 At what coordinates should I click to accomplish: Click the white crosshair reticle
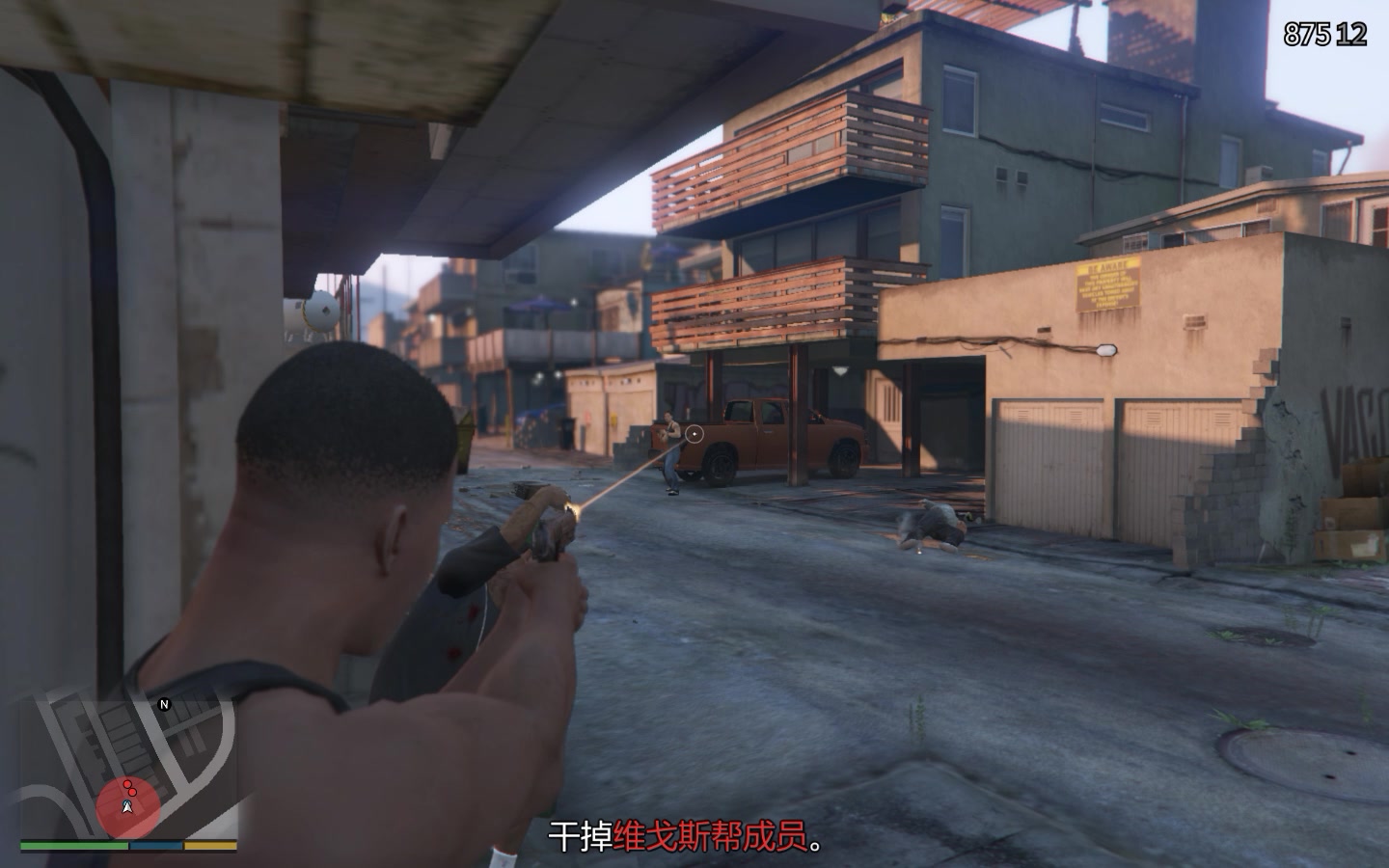coord(693,435)
